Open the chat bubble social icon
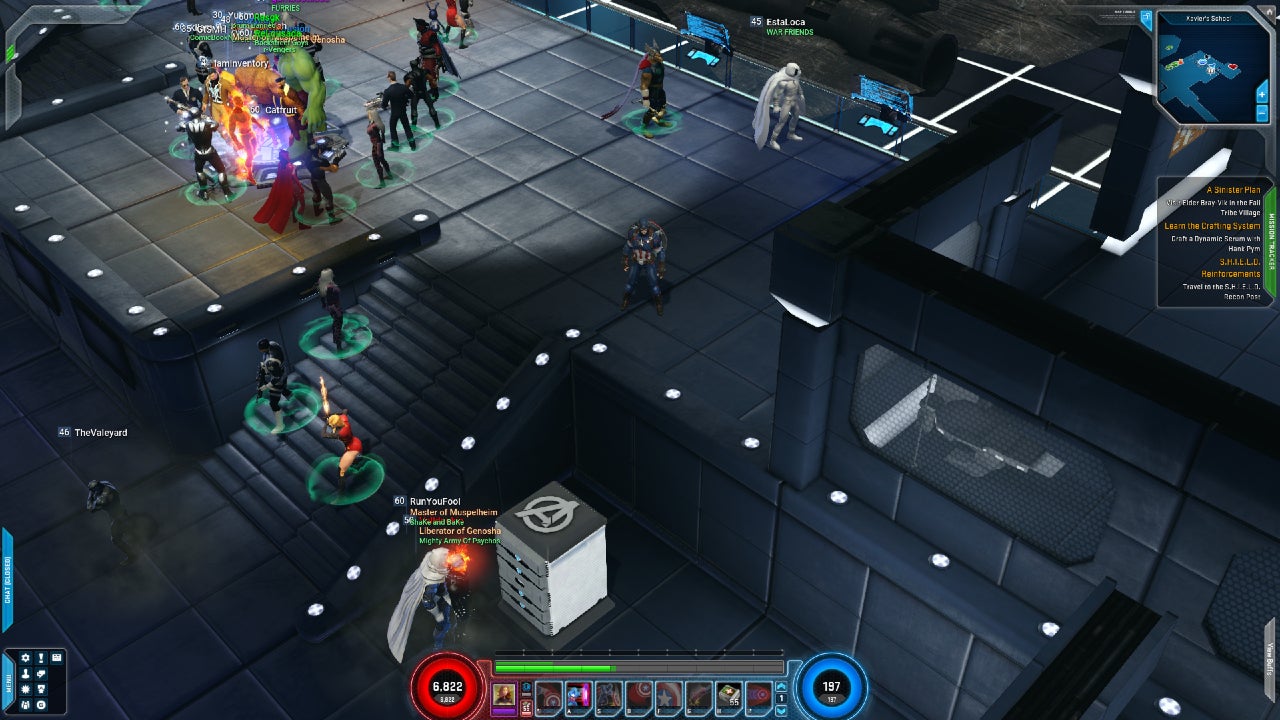The width and height of the screenshot is (1280, 720). coord(41,673)
